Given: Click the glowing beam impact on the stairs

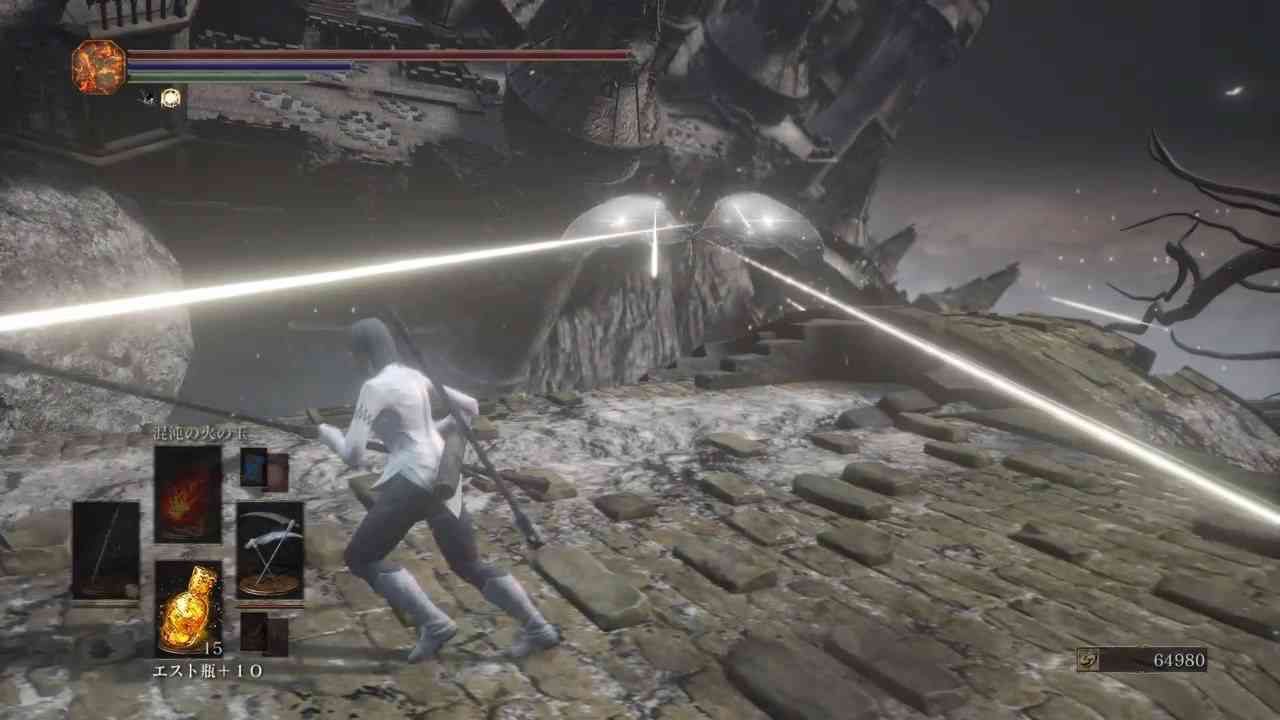Looking at the screenshot, I should 655,235.
